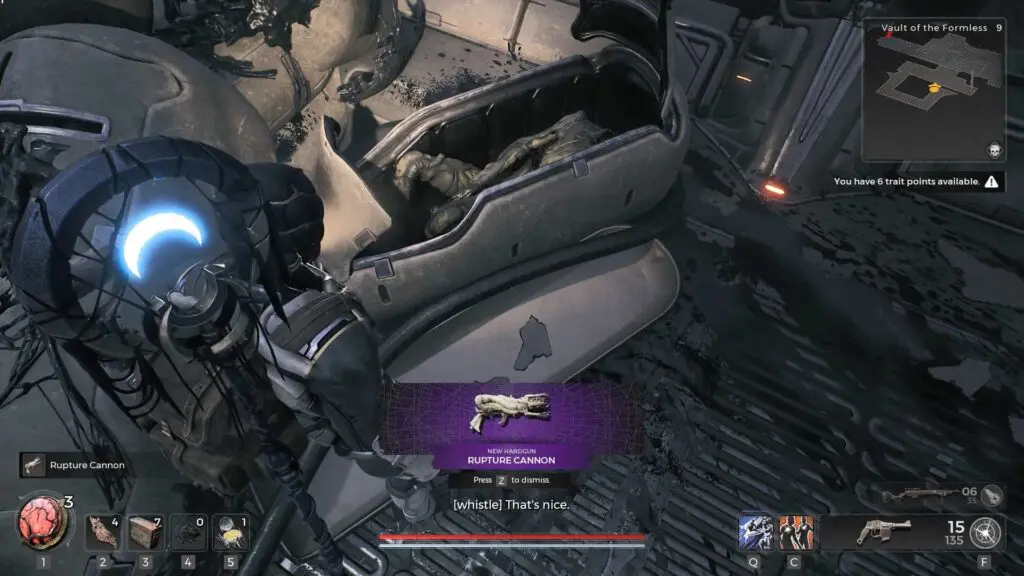Screen dimensions: 1024x576
Task: Click the trait points available notification
Action: click(918, 182)
